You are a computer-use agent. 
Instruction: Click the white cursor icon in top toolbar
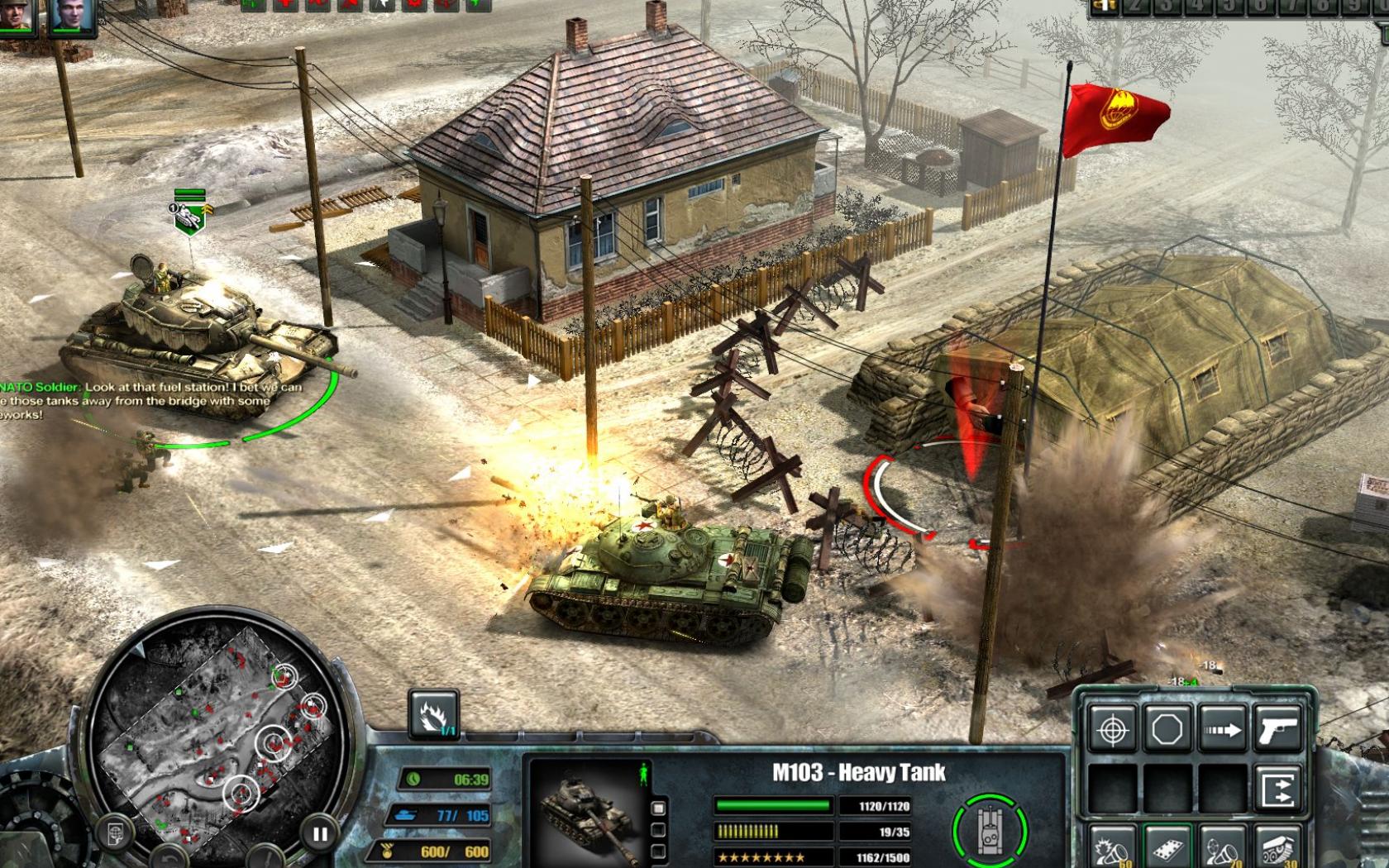coord(383,7)
